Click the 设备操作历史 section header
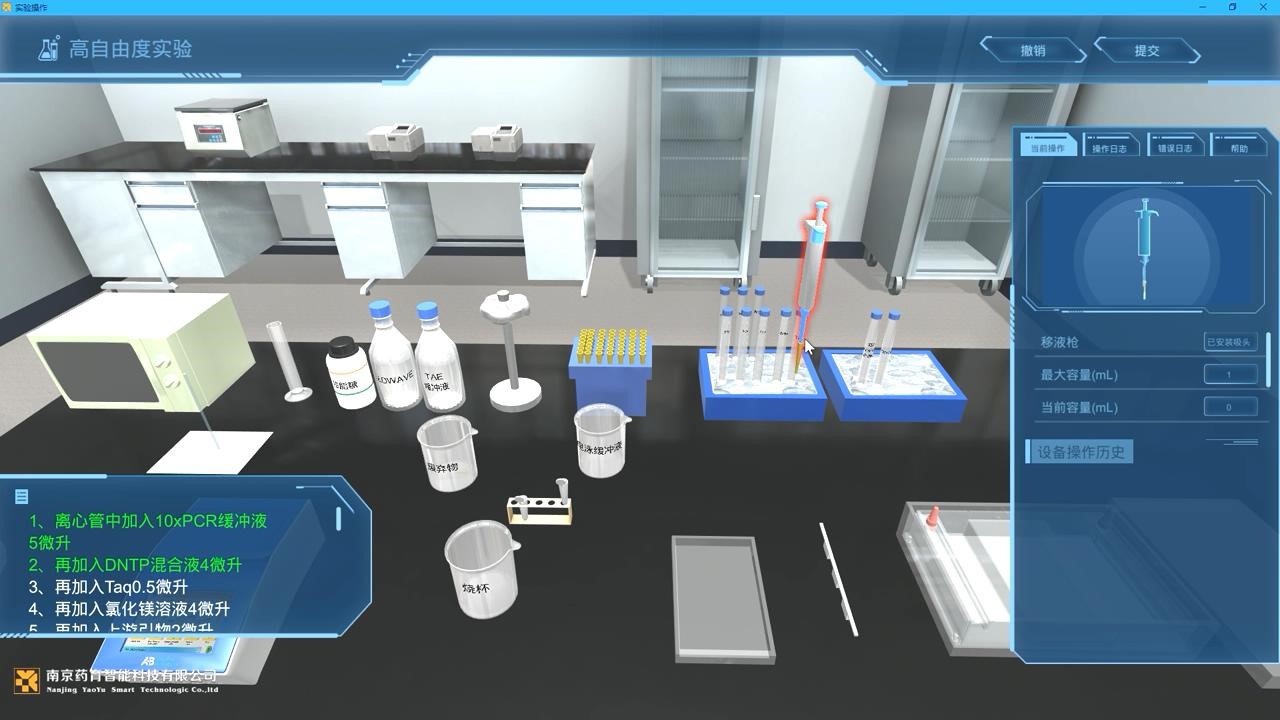 click(1080, 452)
